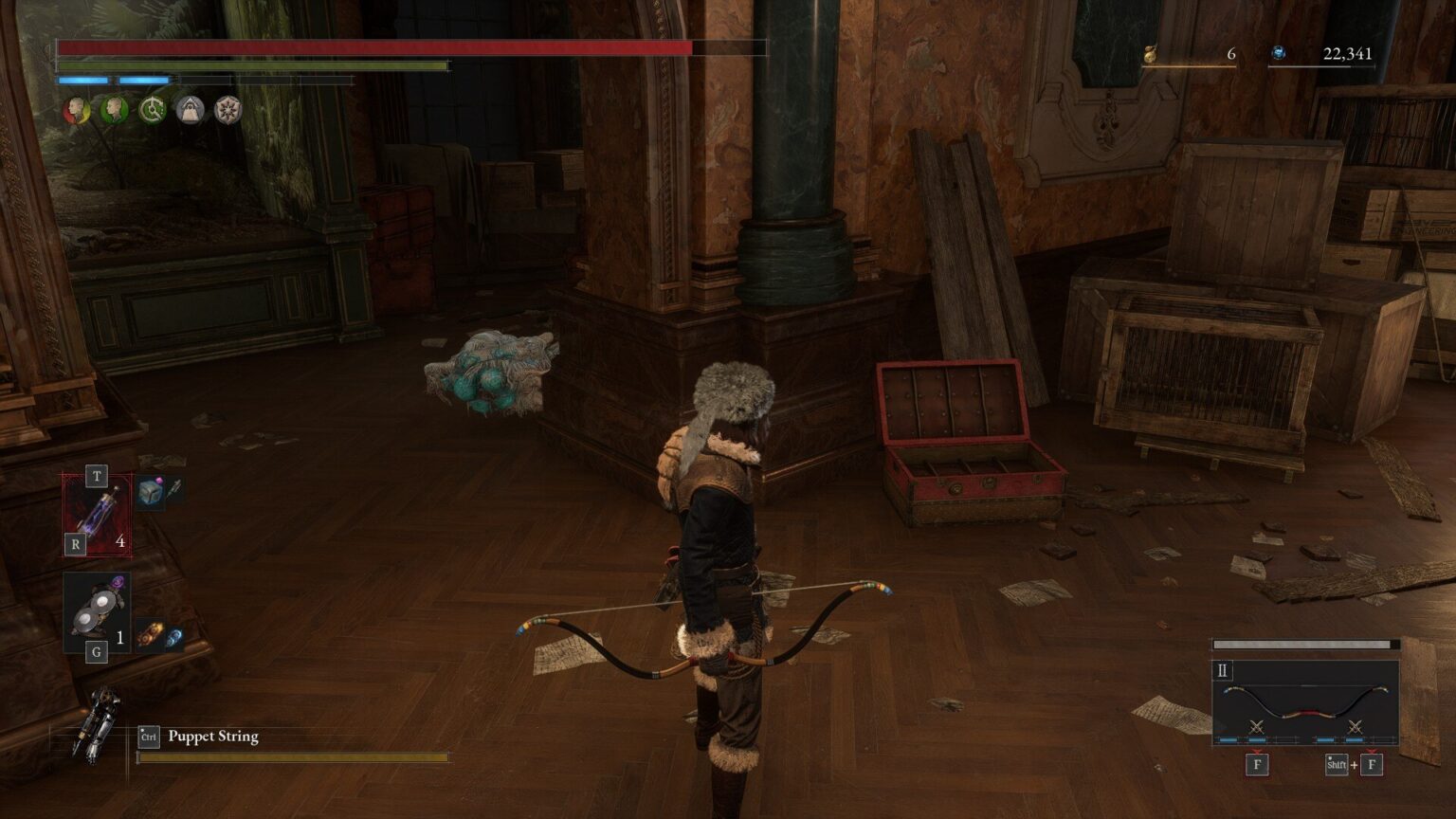The width and height of the screenshot is (1456, 819).
Task: Select the green clock recovery buff icon
Action: click(150, 109)
